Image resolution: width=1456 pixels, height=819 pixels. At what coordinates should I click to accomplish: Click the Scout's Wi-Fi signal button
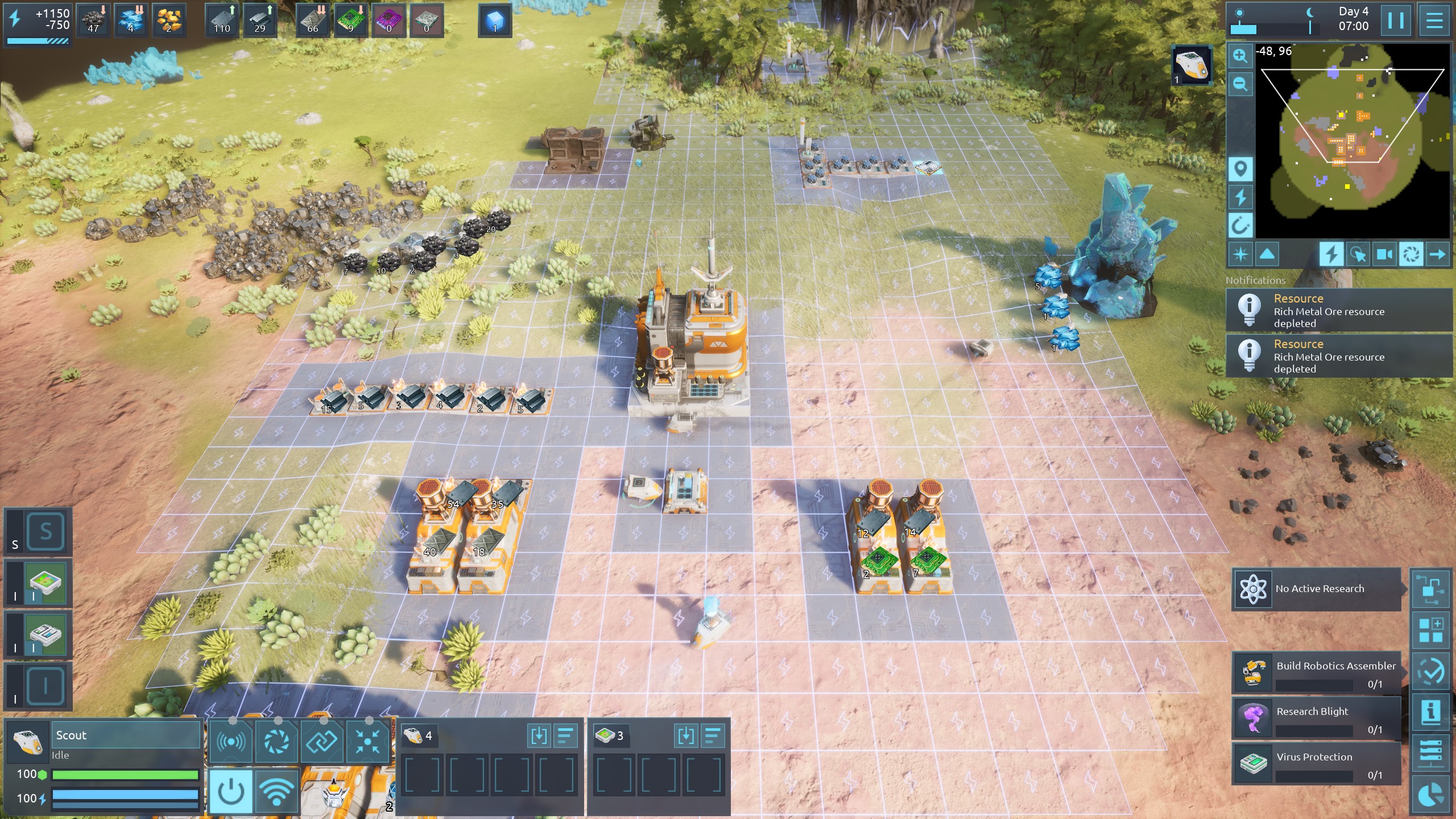(x=276, y=791)
